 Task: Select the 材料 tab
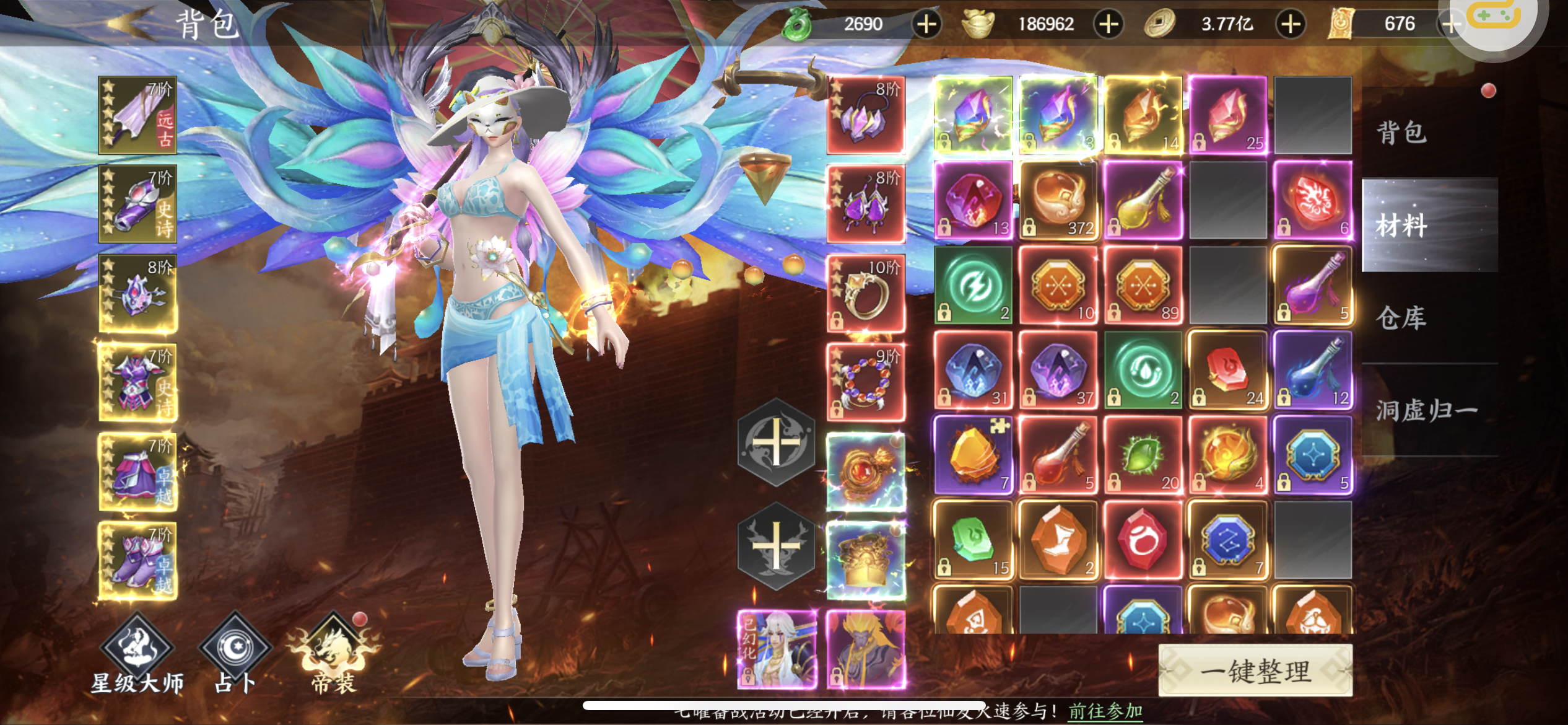point(1402,225)
